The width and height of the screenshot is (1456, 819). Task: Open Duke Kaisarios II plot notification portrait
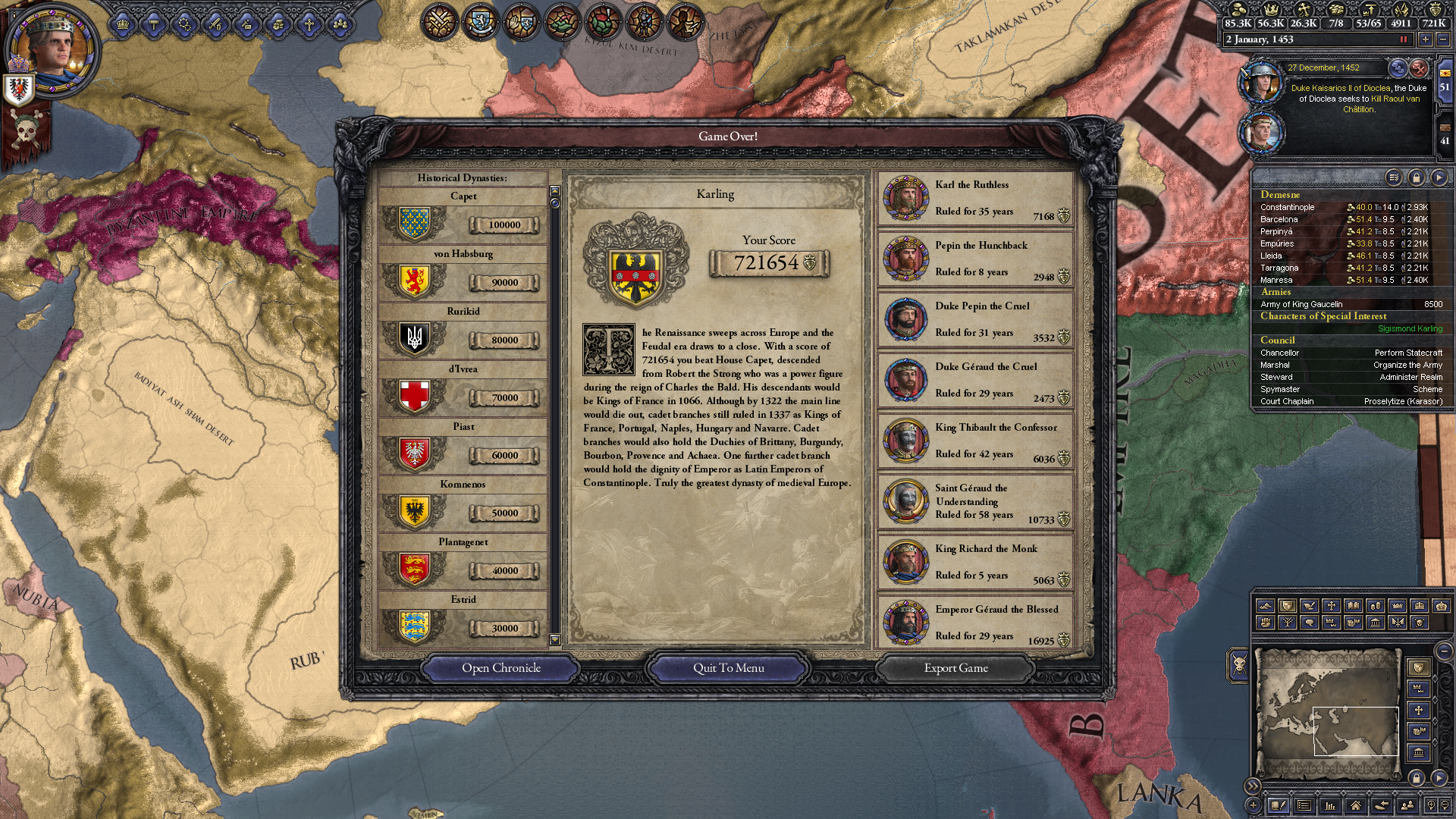1260,82
